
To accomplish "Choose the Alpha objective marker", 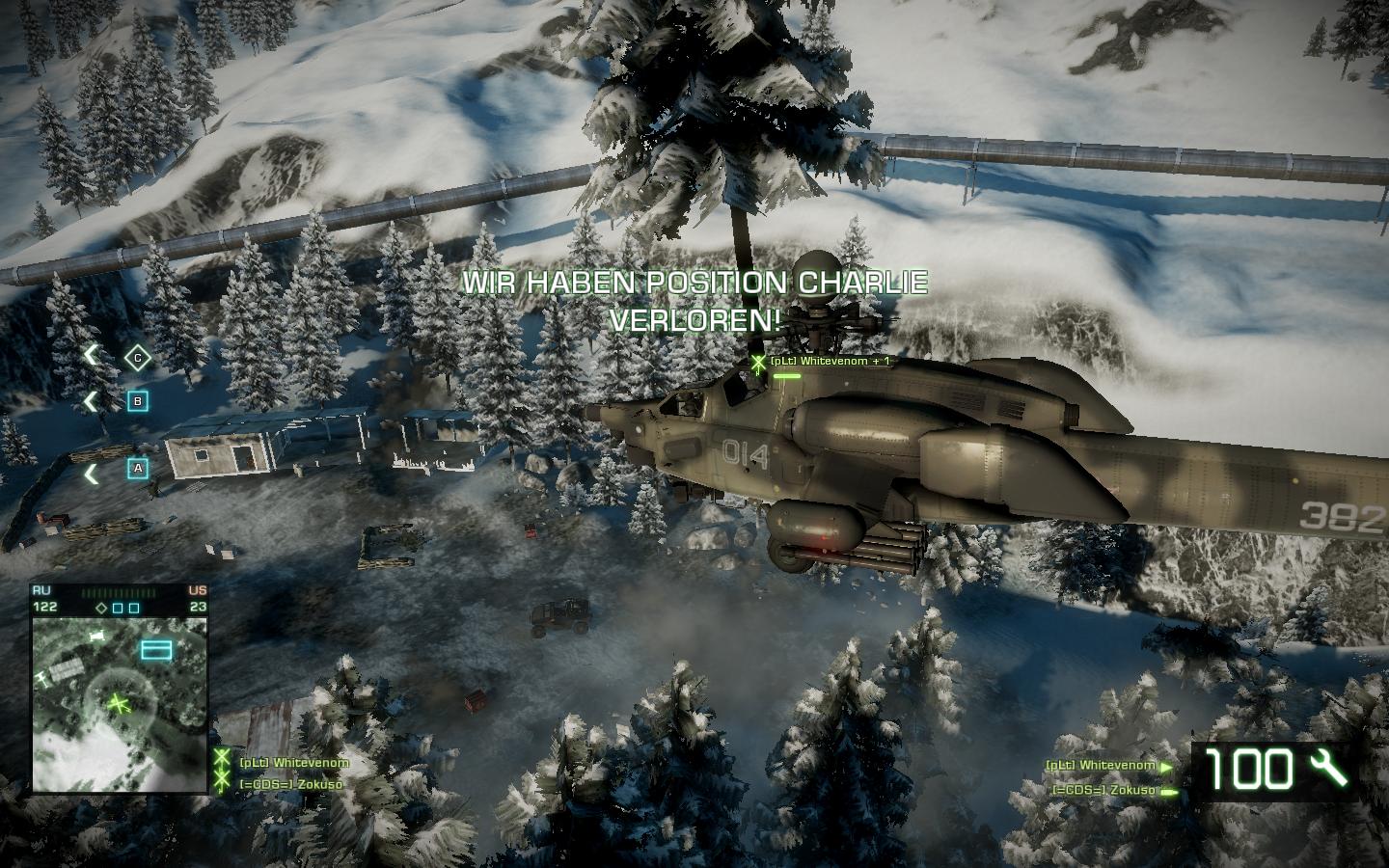I will [x=138, y=469].
